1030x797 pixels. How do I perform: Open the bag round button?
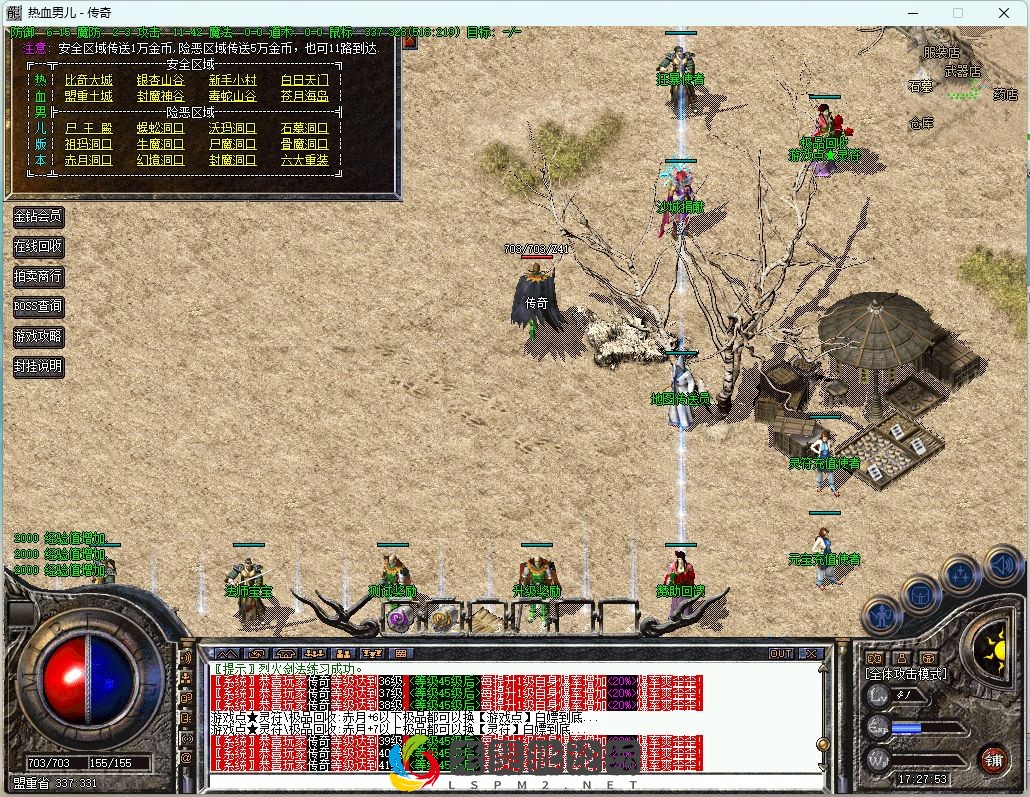click(x=921, y=595)
